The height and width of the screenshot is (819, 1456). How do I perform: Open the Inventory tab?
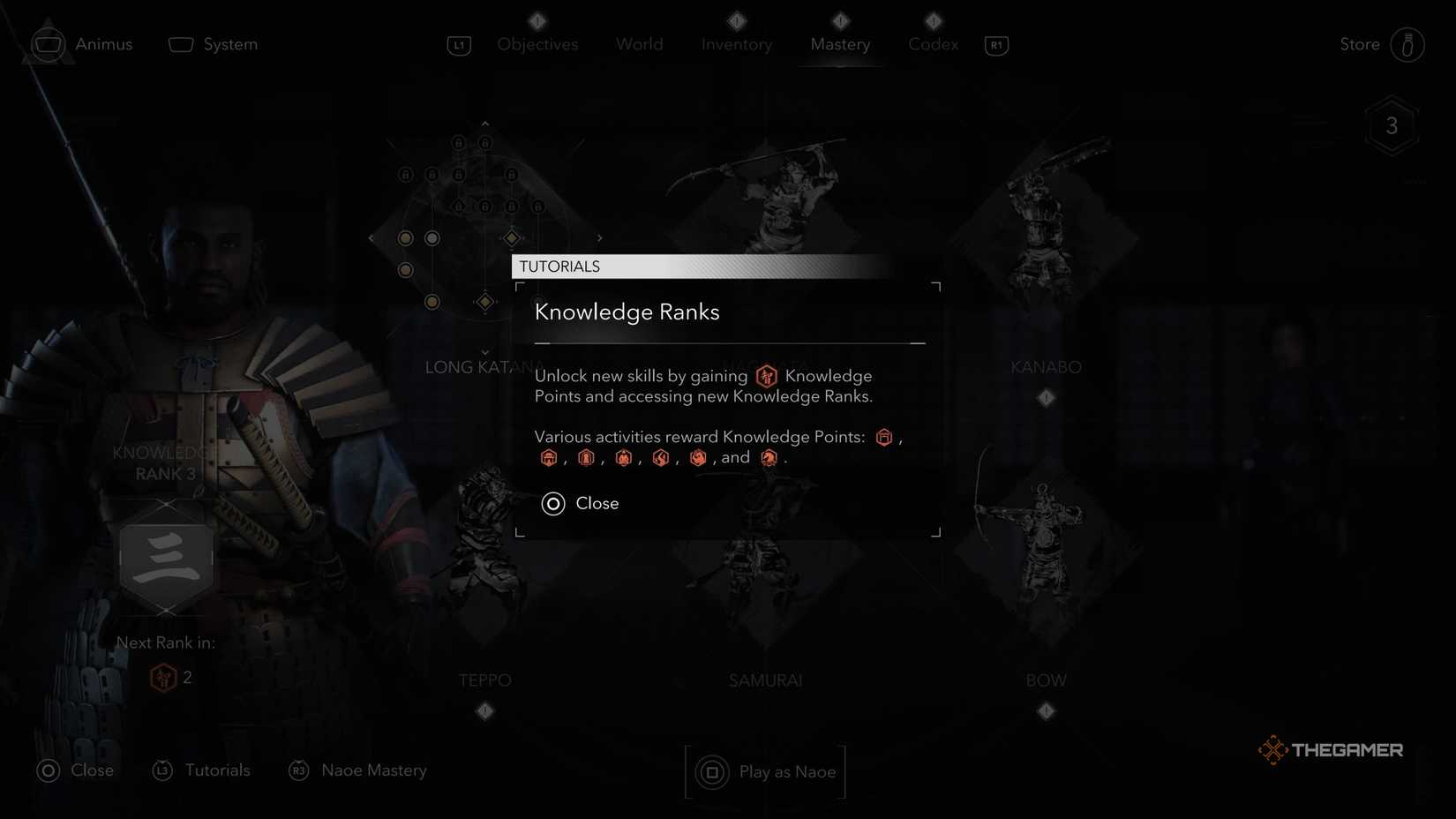[x=736, y=44]
